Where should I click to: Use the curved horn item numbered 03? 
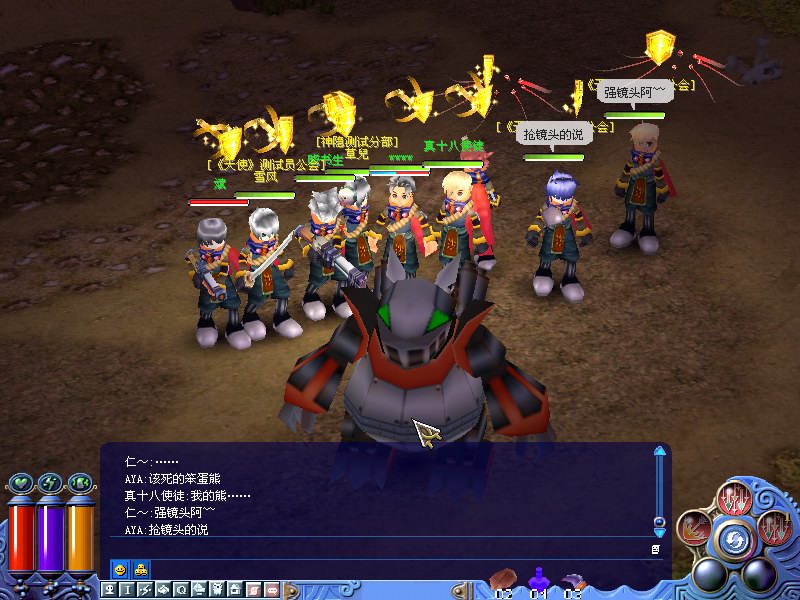point(573,580)
